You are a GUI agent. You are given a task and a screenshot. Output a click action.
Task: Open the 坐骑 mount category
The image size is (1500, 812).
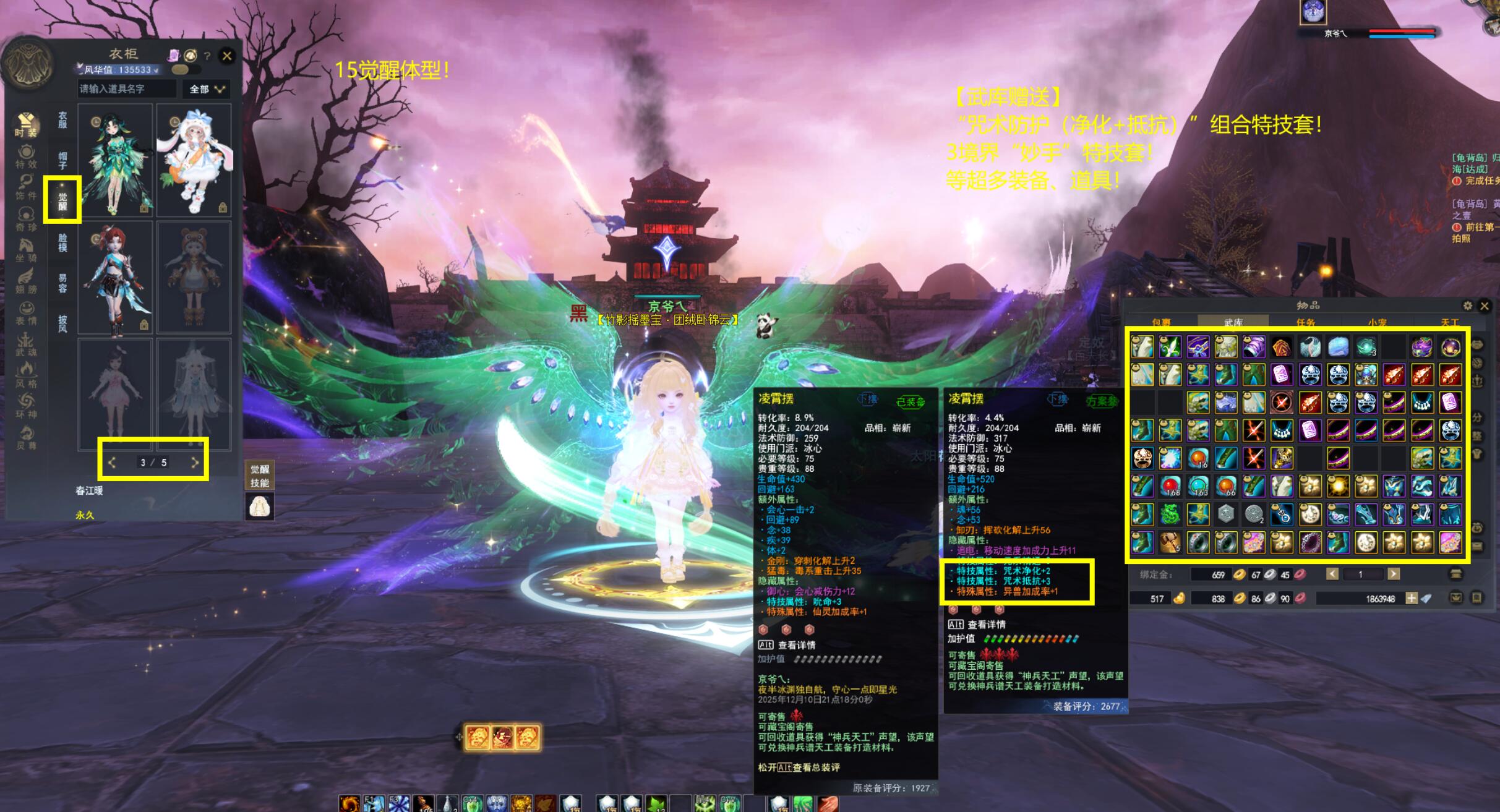click(x=26, y=249)
